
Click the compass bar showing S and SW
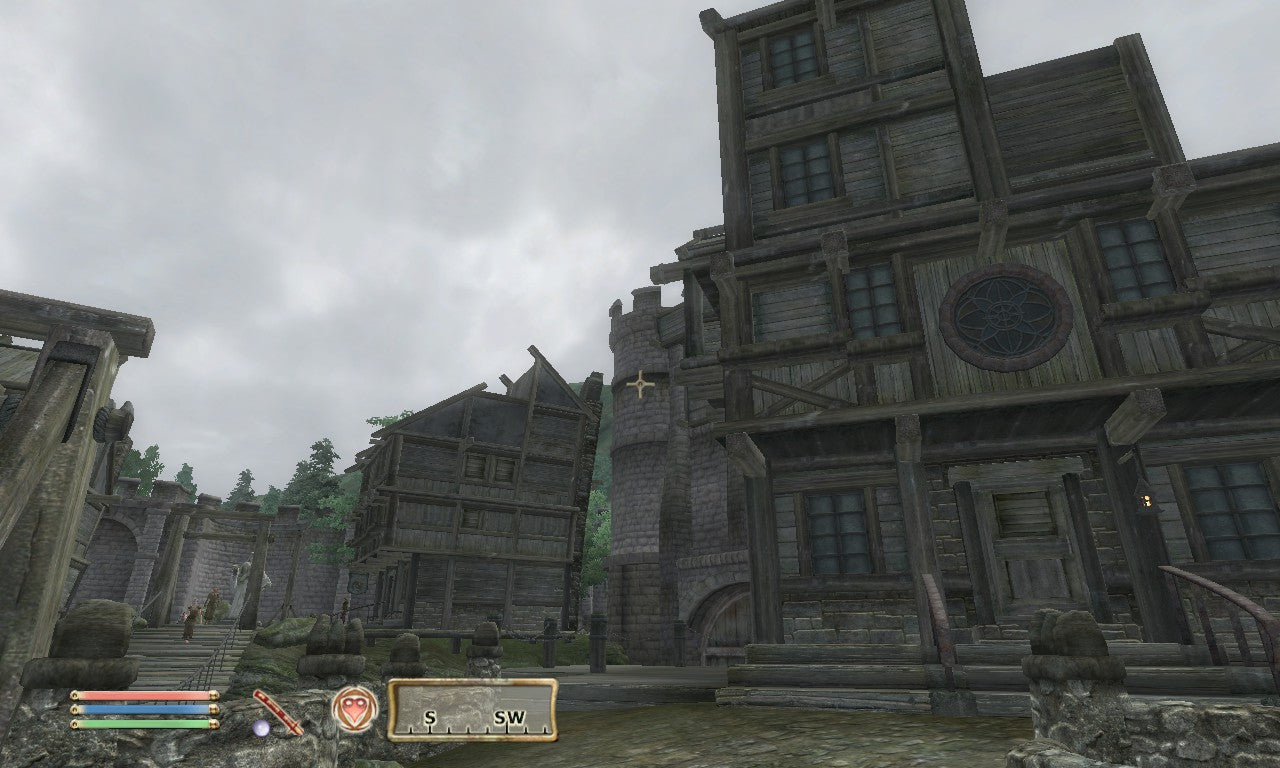click(x=472, y=710)
